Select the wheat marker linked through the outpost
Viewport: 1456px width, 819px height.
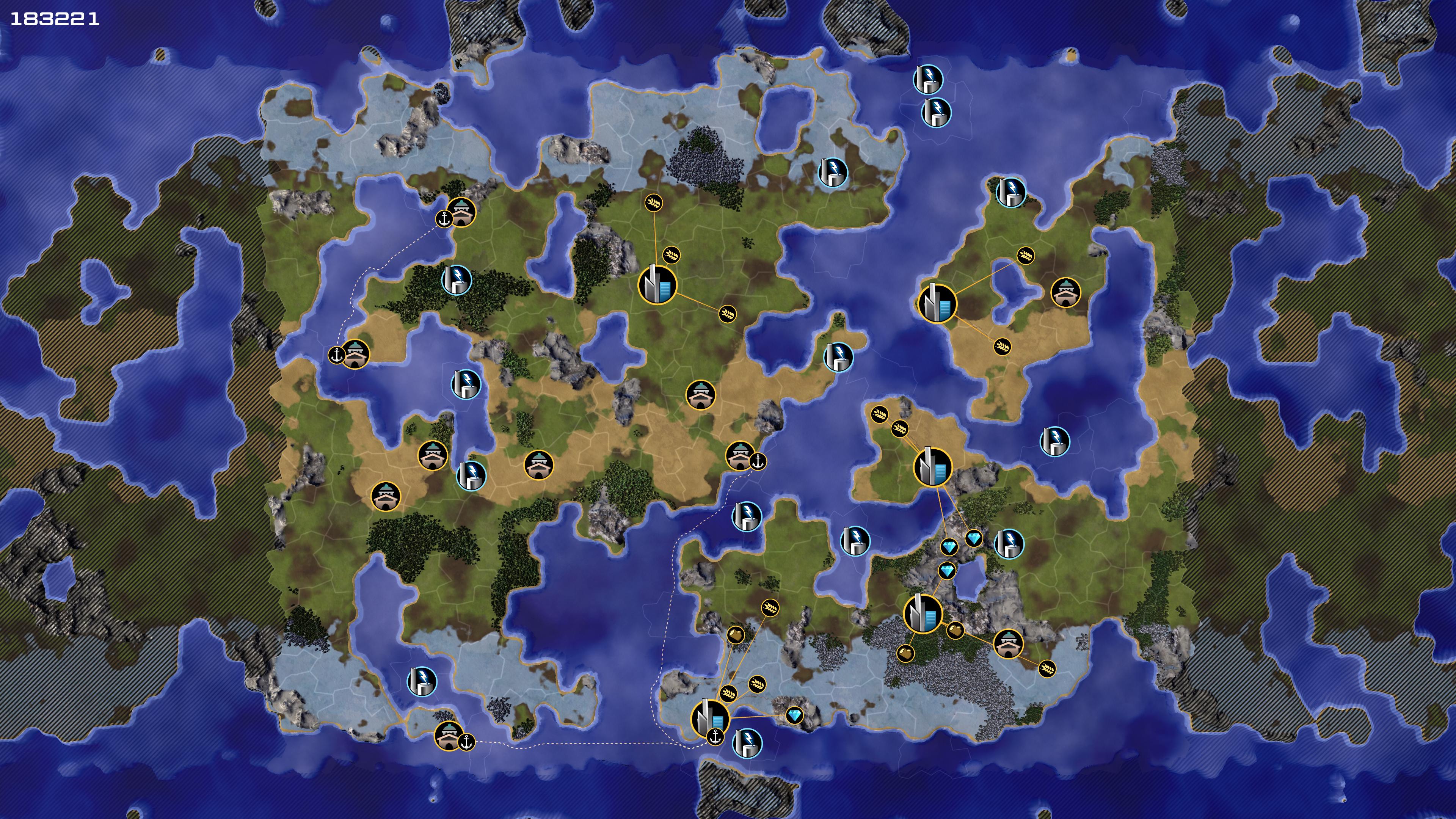(1047, 668)
